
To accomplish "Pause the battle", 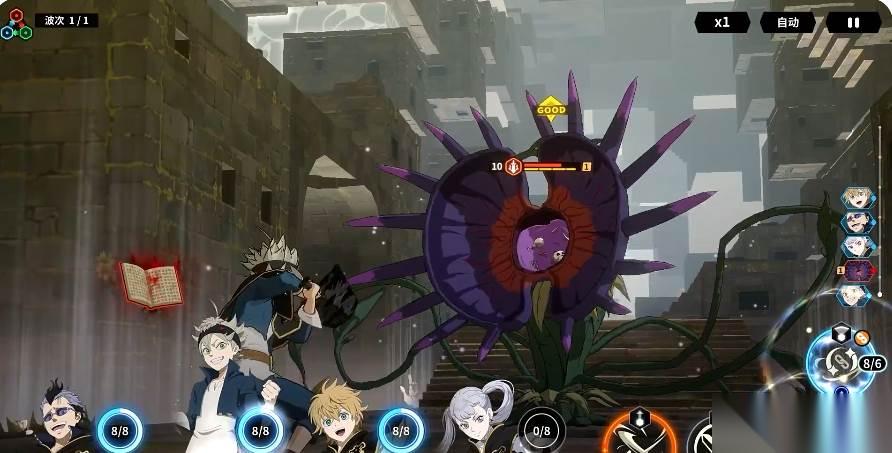I will point(853,22).
